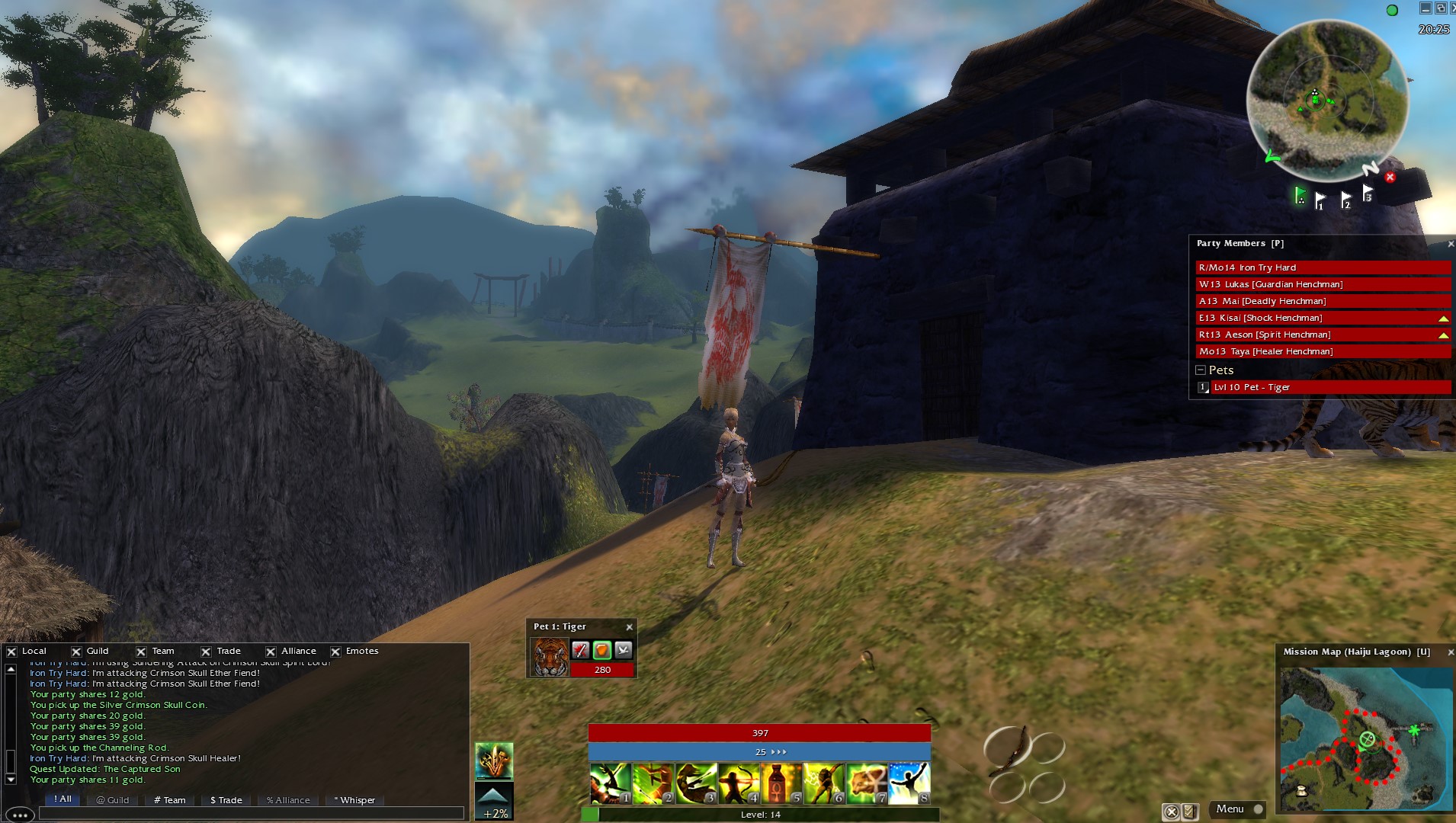Toggle the Local chat filter checkbox
The width and height of the screenshot is (1456, 823).
click(x=11, y=652)
